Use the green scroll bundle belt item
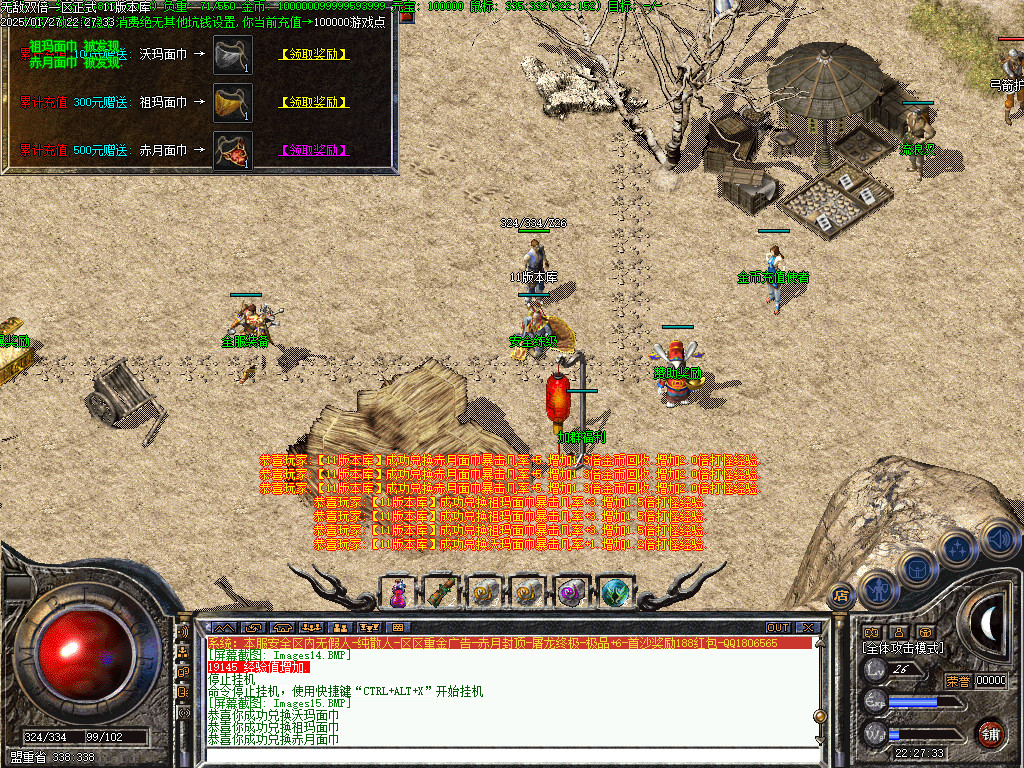The width and height of the screenshot is (1024, 768). click(442, 593)
